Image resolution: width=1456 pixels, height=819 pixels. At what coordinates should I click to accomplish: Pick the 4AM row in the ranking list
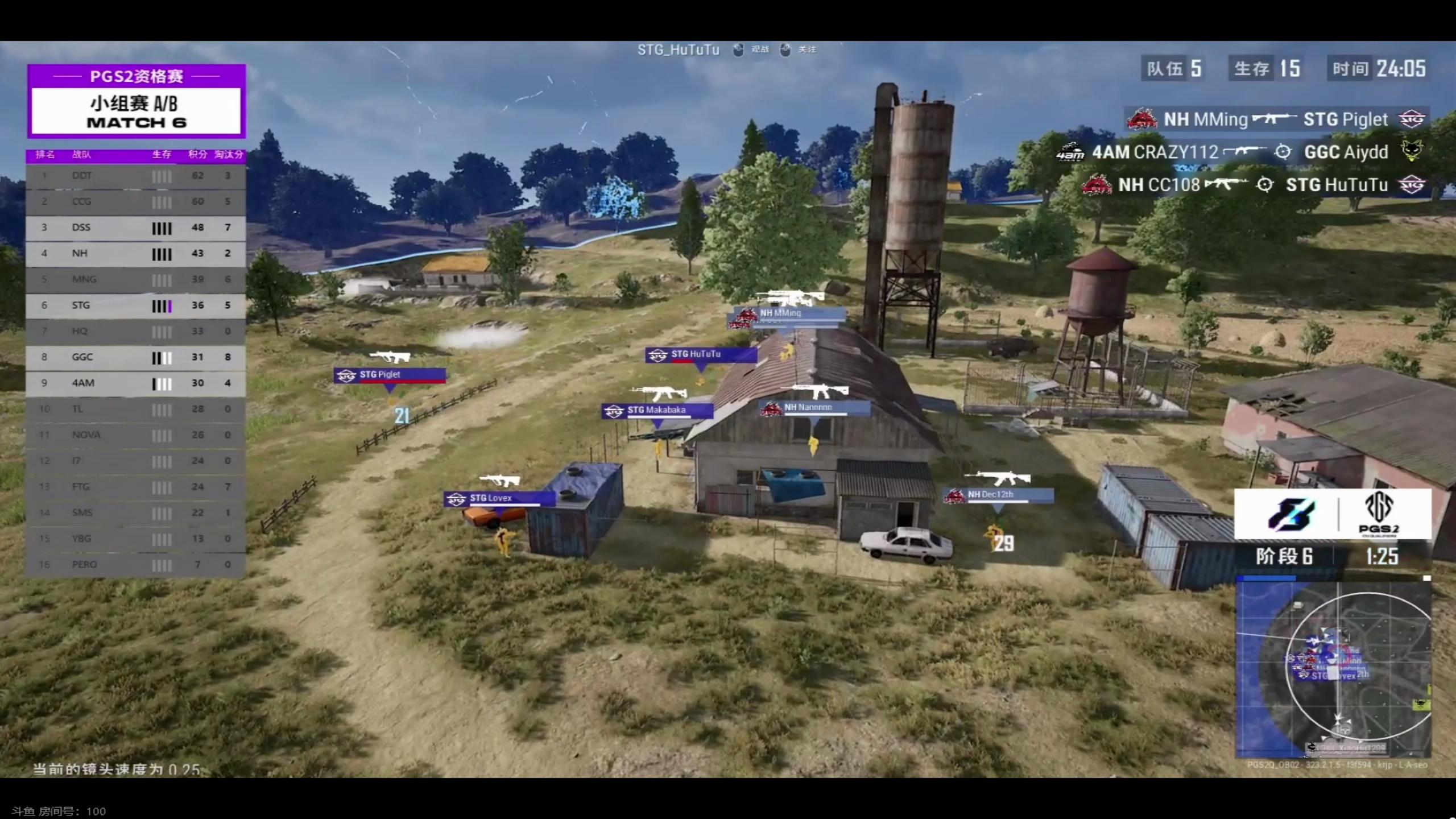[x=135, y=383]
